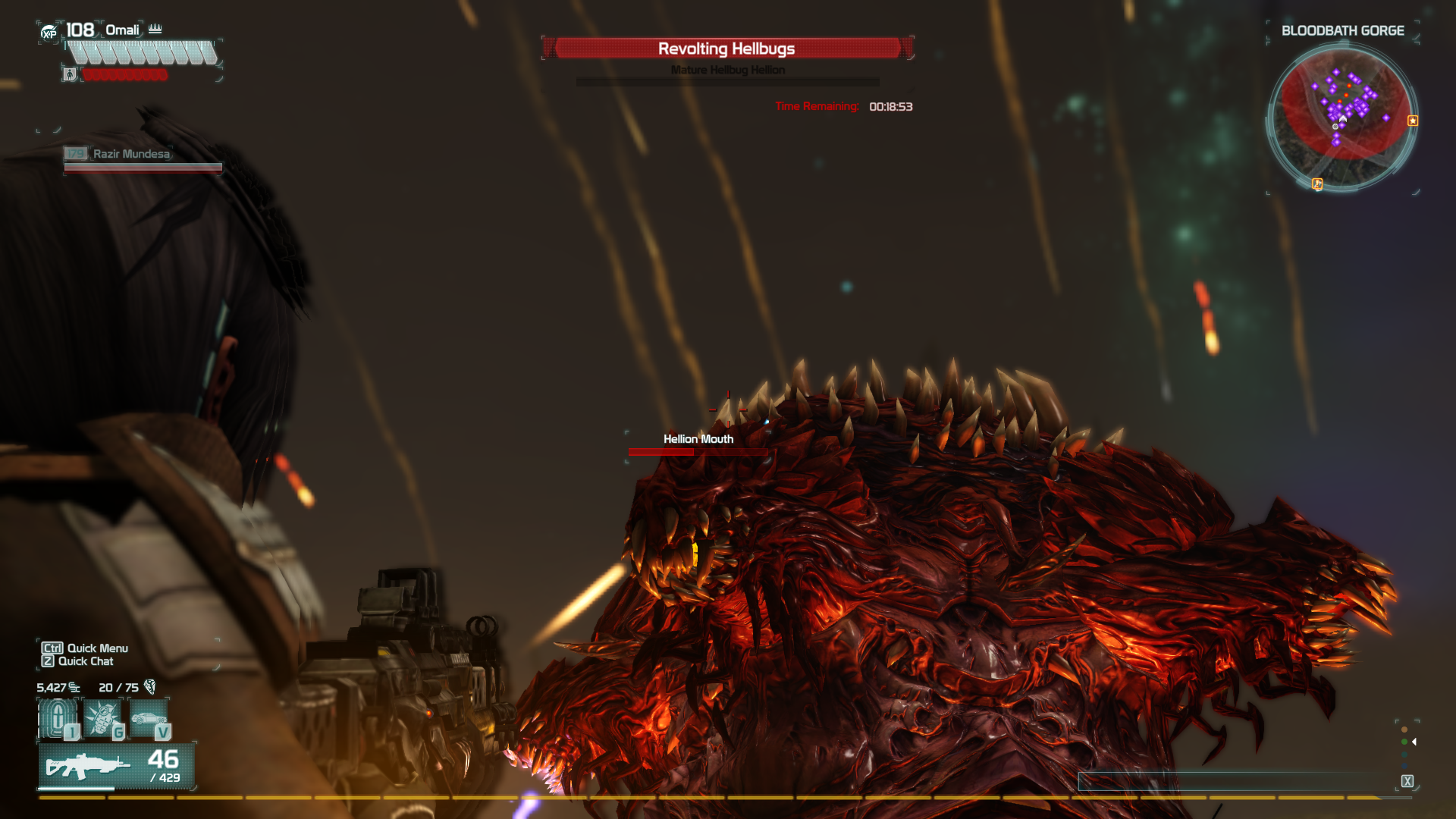Select the exclamation marker on the minimap edge
The height and width of the screenshot is (819, 1456).
pyautogui.click(x=1317, y=184)
